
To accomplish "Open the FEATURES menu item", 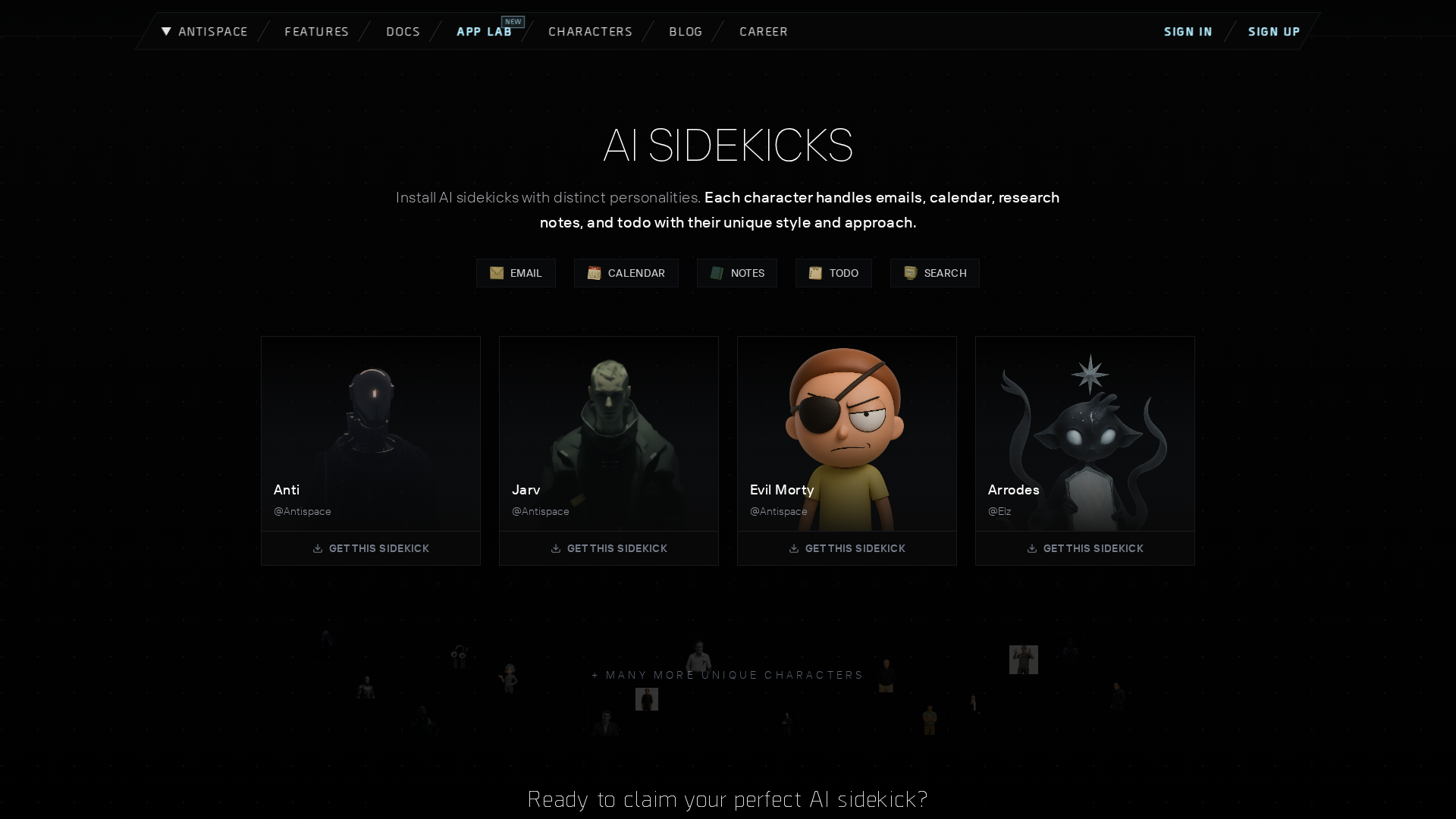I will point(316,32).
